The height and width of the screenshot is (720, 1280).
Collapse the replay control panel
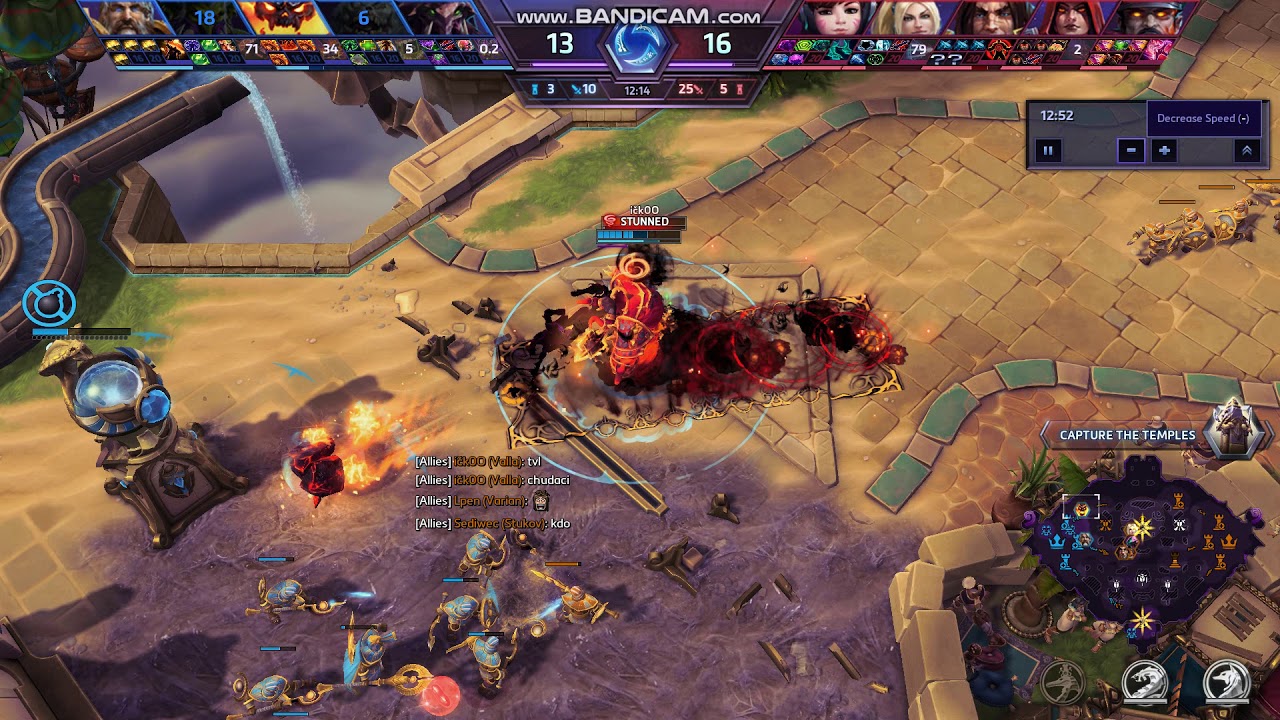click(x=1246, y=151)
